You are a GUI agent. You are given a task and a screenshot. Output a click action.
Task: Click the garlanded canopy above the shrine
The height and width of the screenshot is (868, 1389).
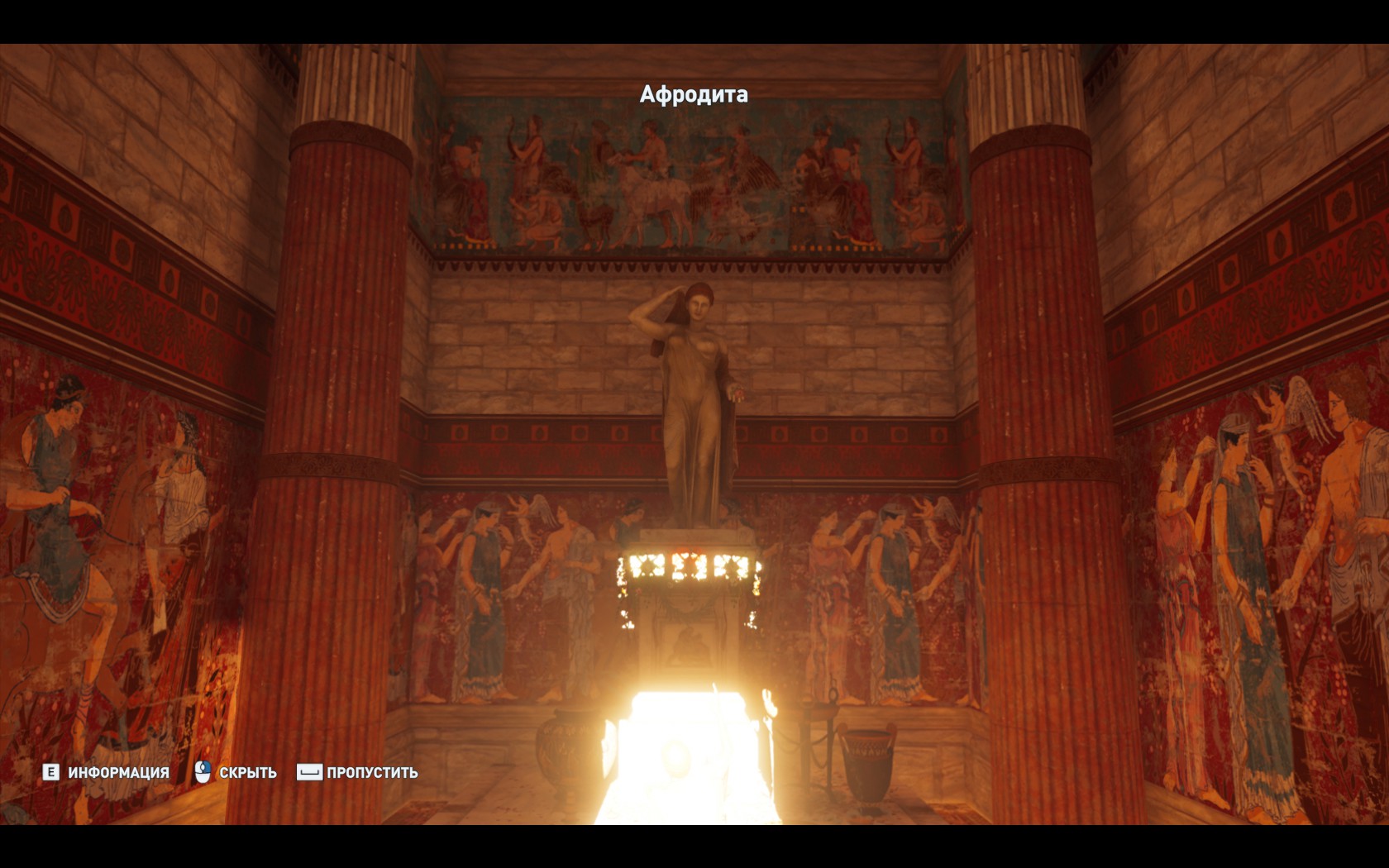693,570
